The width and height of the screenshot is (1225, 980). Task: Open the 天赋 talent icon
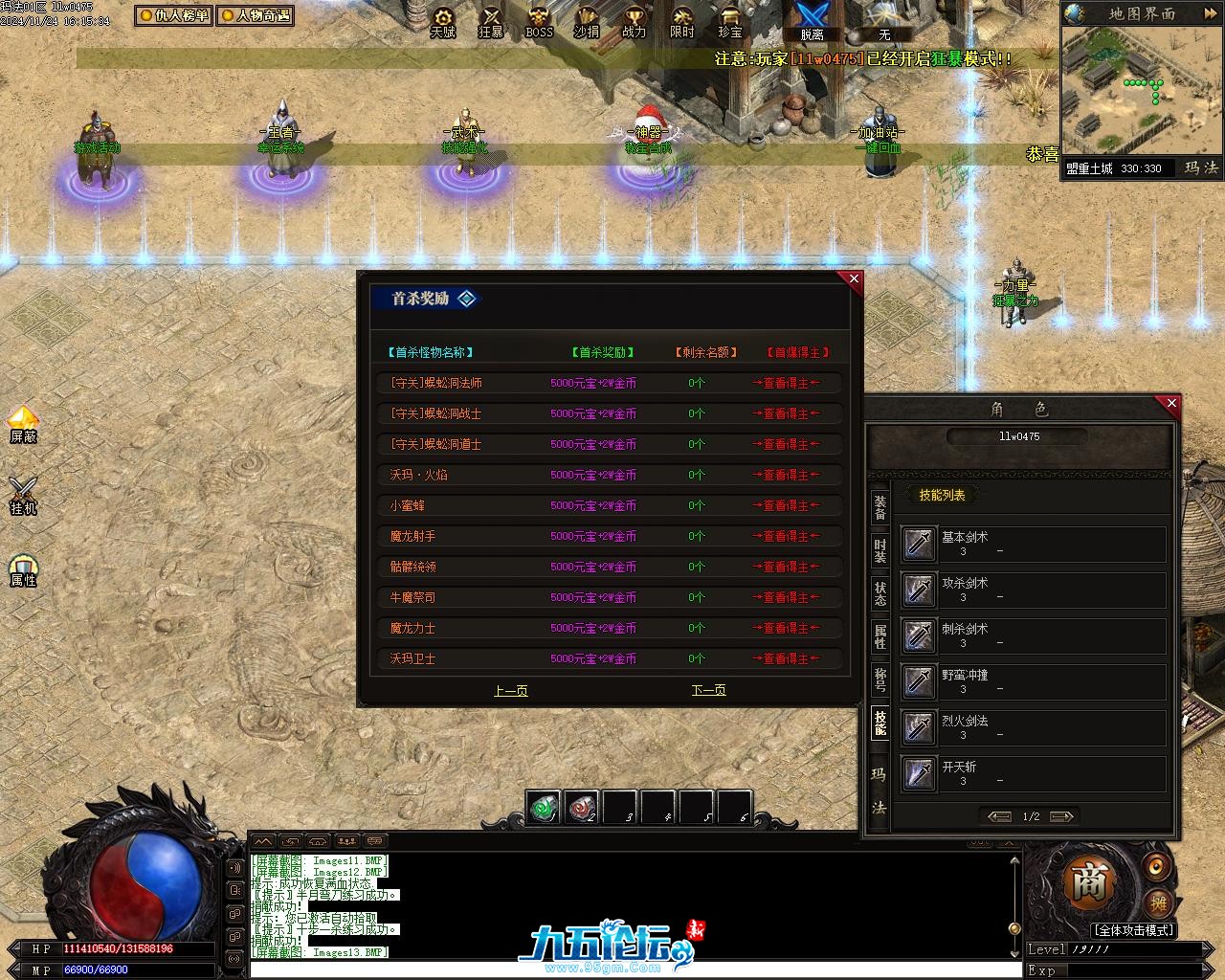(x=443, y=21)
